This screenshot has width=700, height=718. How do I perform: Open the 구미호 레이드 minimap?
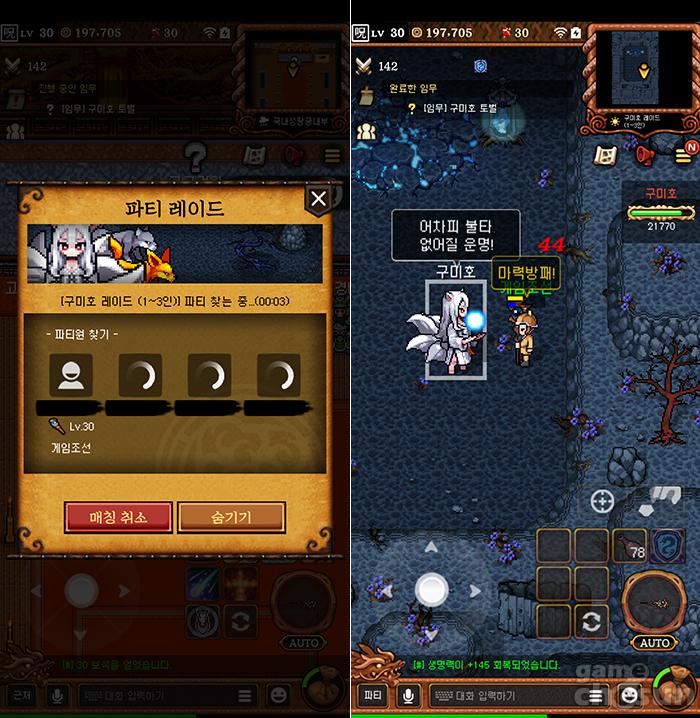pyautogui.click(x=643, y=71)
